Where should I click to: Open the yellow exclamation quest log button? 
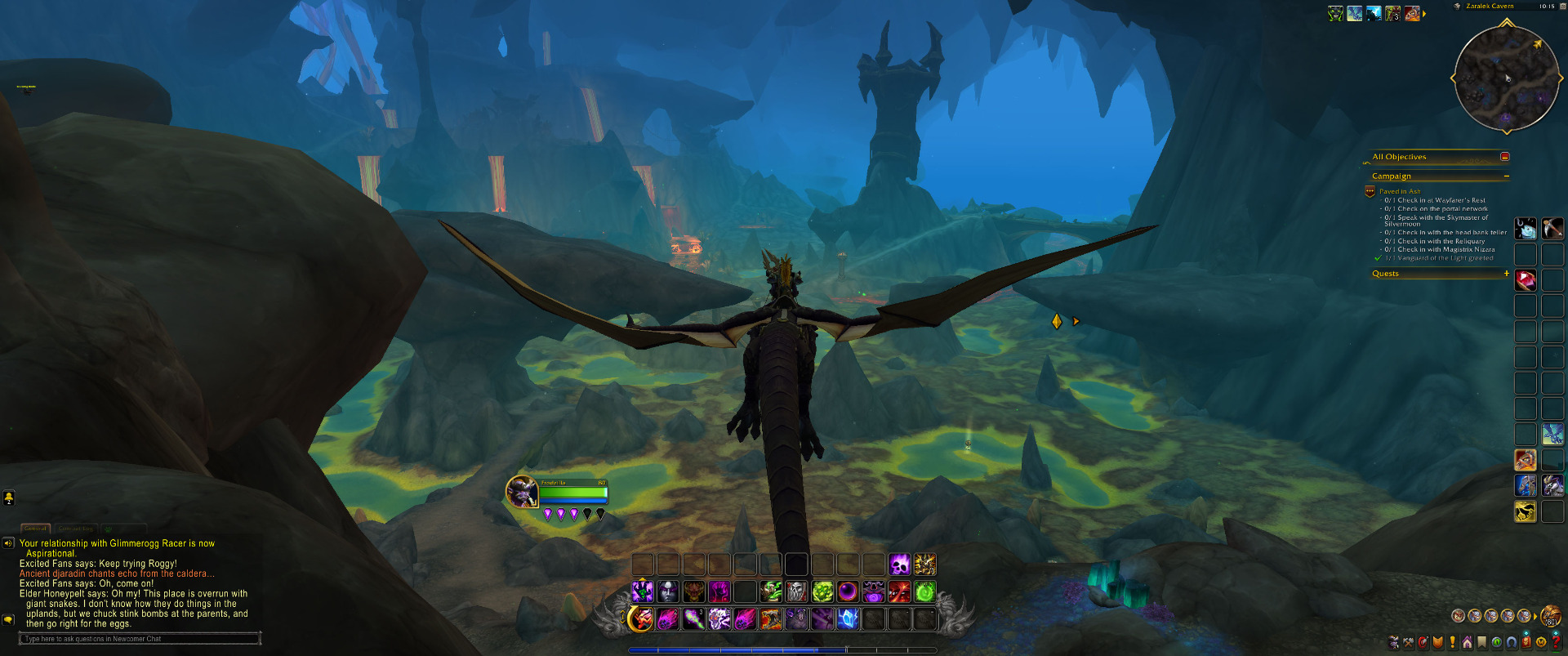click(x=1452, y=643)
